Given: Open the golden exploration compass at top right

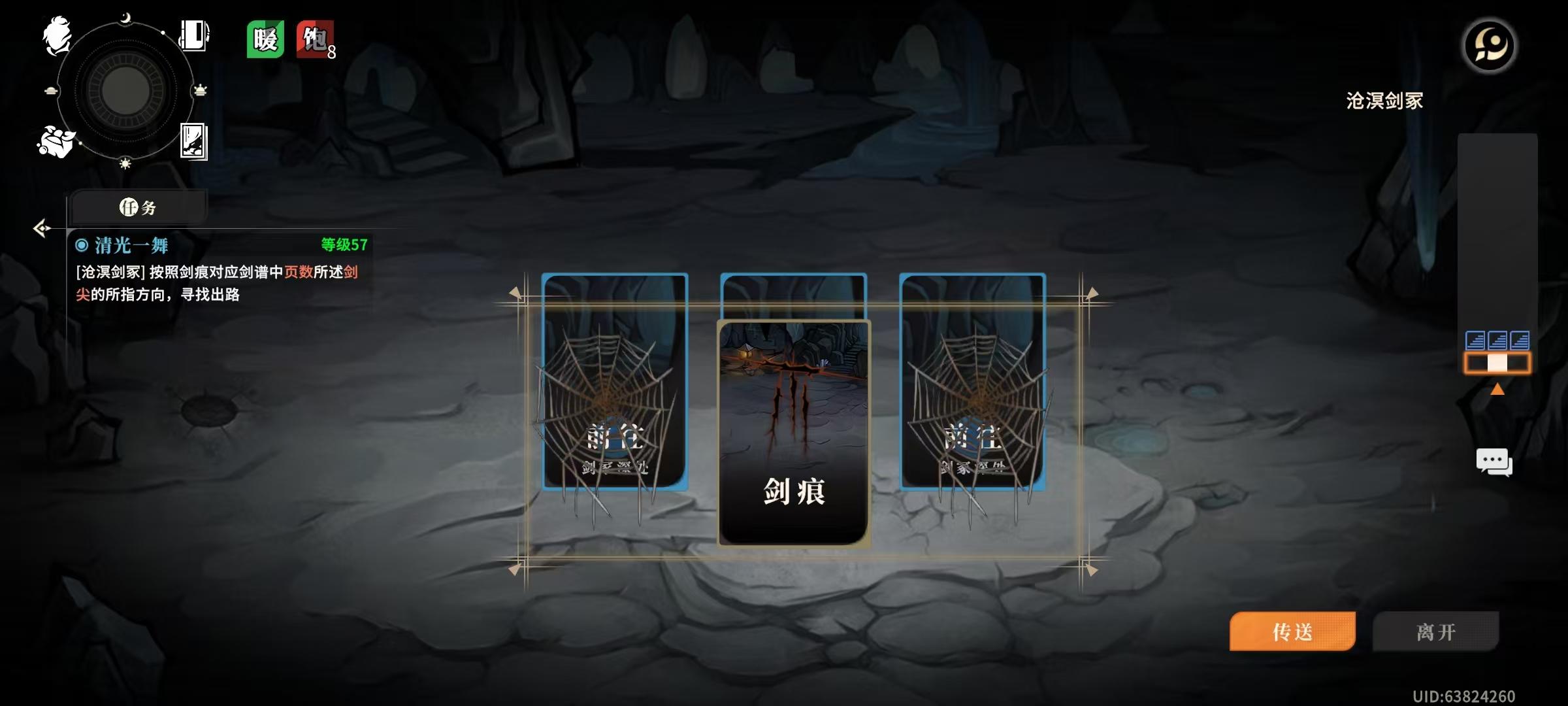Looking at the screenshot, I should click(1488, 44).
